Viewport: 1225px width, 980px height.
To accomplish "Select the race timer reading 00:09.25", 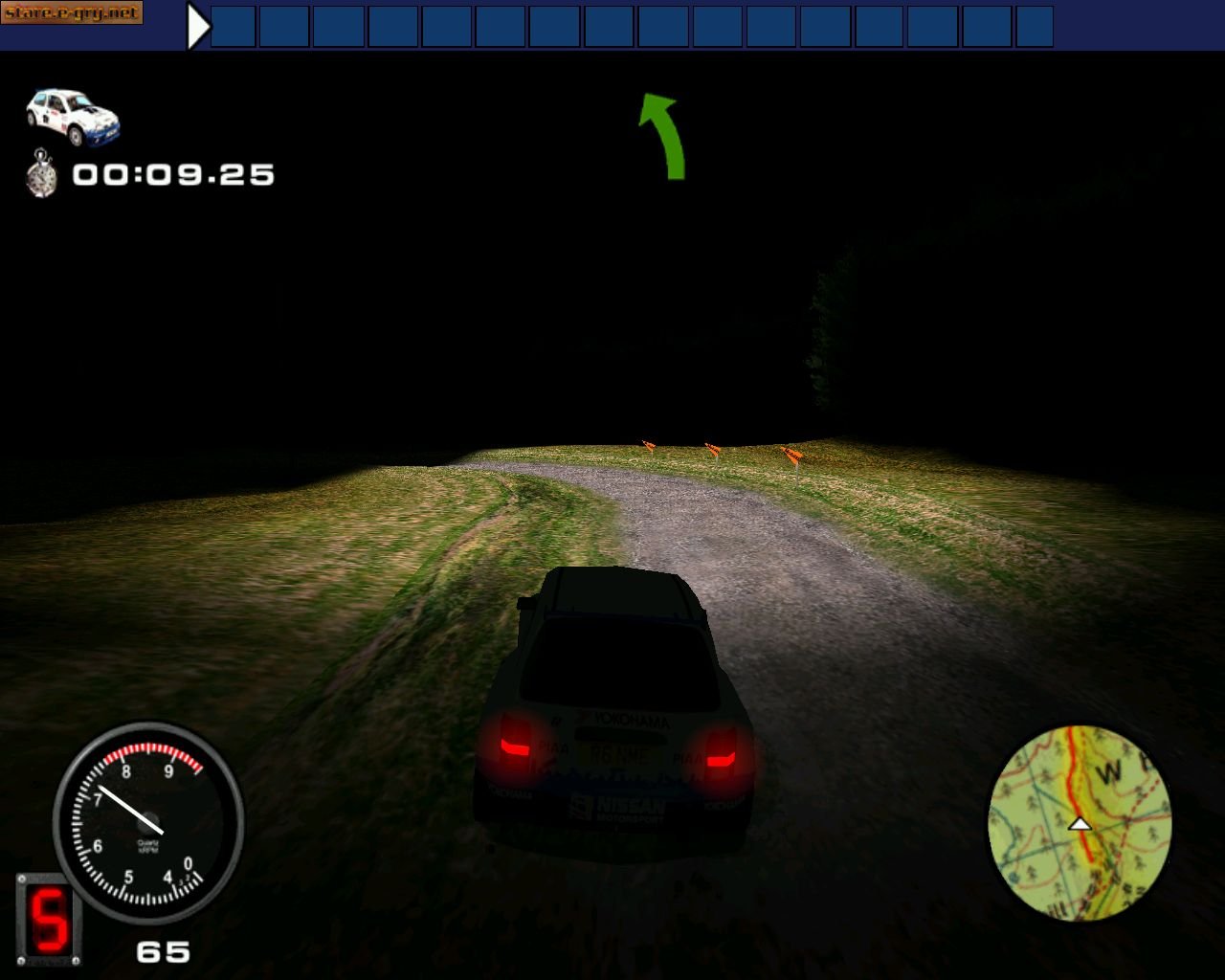I will (x=172, y=174).
